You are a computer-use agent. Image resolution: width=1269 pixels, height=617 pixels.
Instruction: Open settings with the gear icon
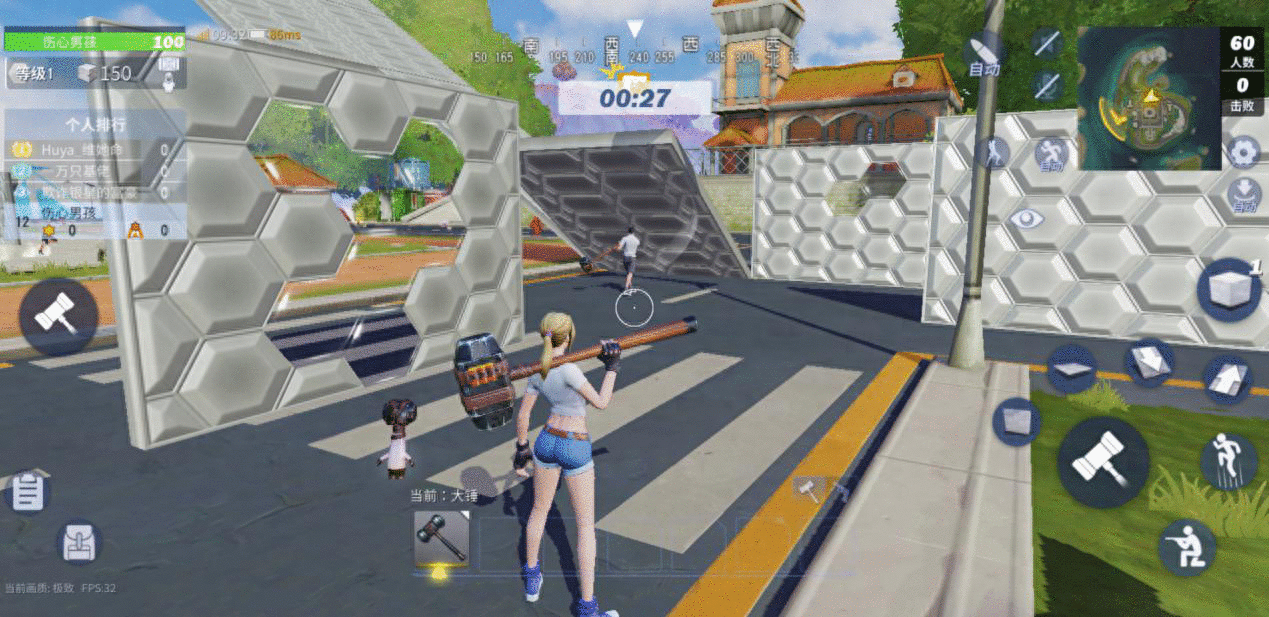point(1243,153)
